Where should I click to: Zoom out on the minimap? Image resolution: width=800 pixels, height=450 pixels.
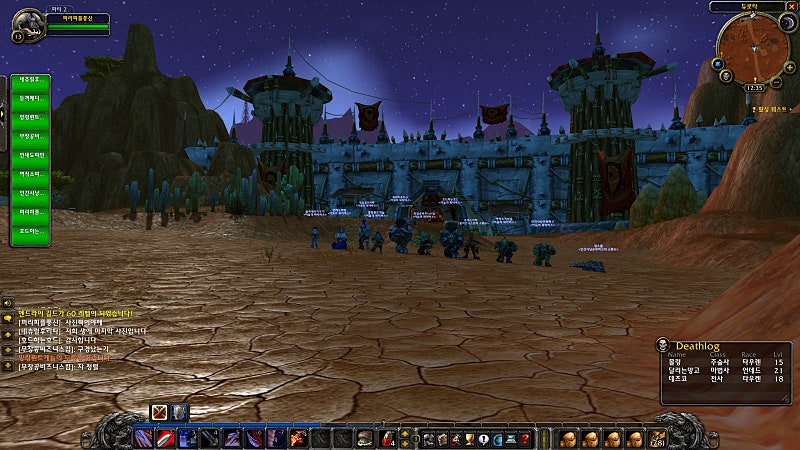click(776, 82)
